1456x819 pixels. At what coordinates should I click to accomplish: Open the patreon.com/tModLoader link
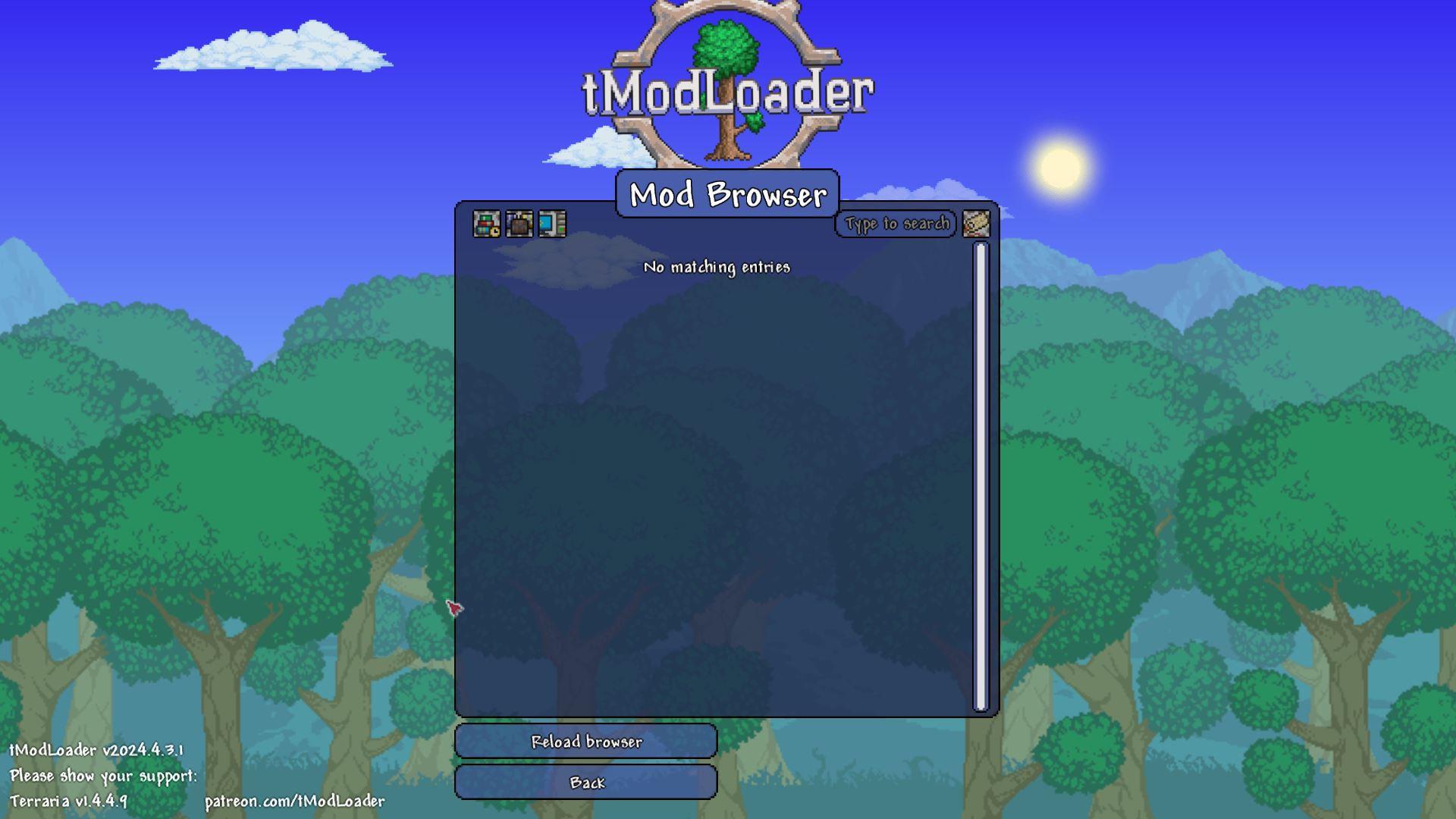(296, 800)
